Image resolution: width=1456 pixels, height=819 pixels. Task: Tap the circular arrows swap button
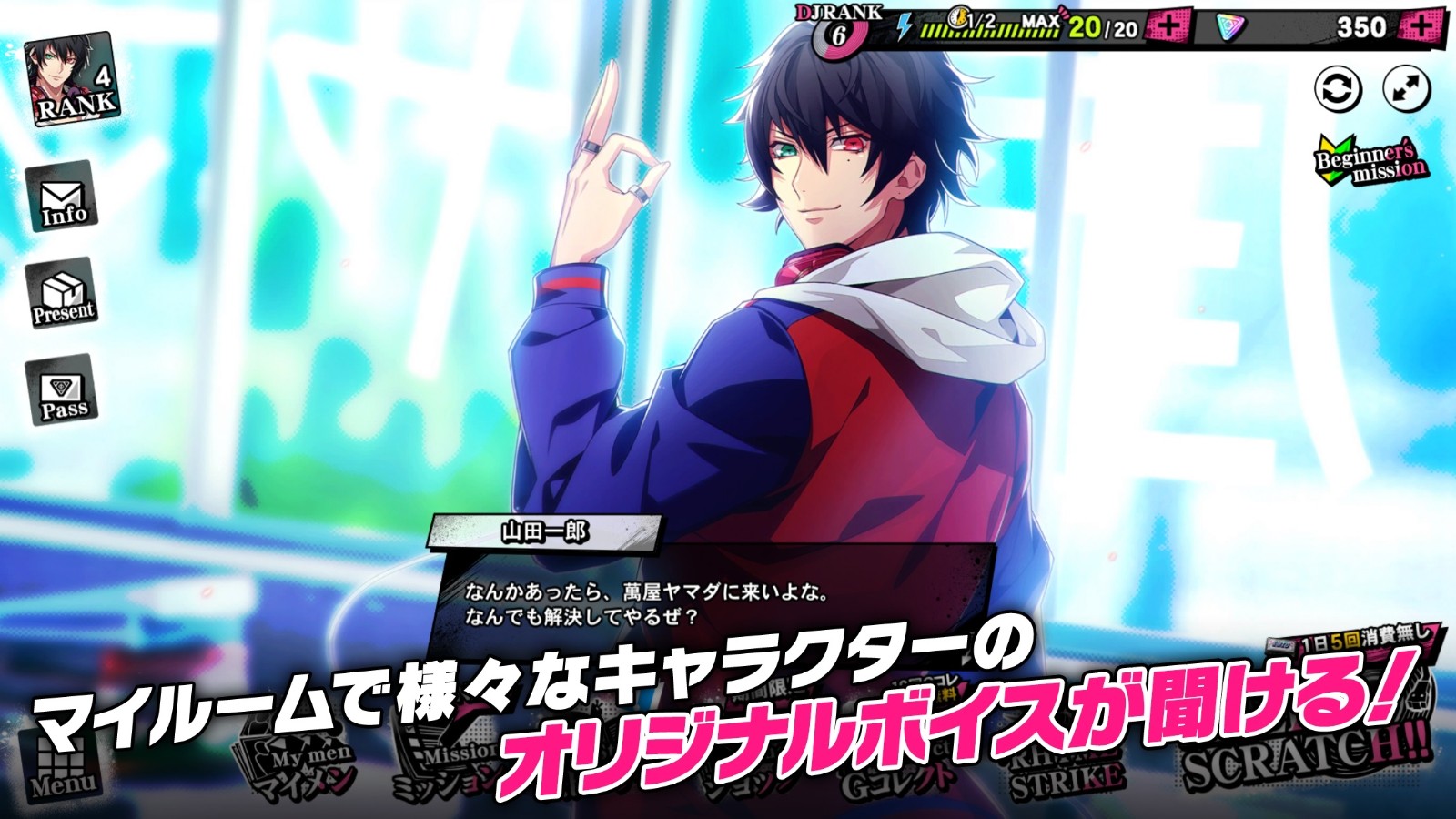1339,89
